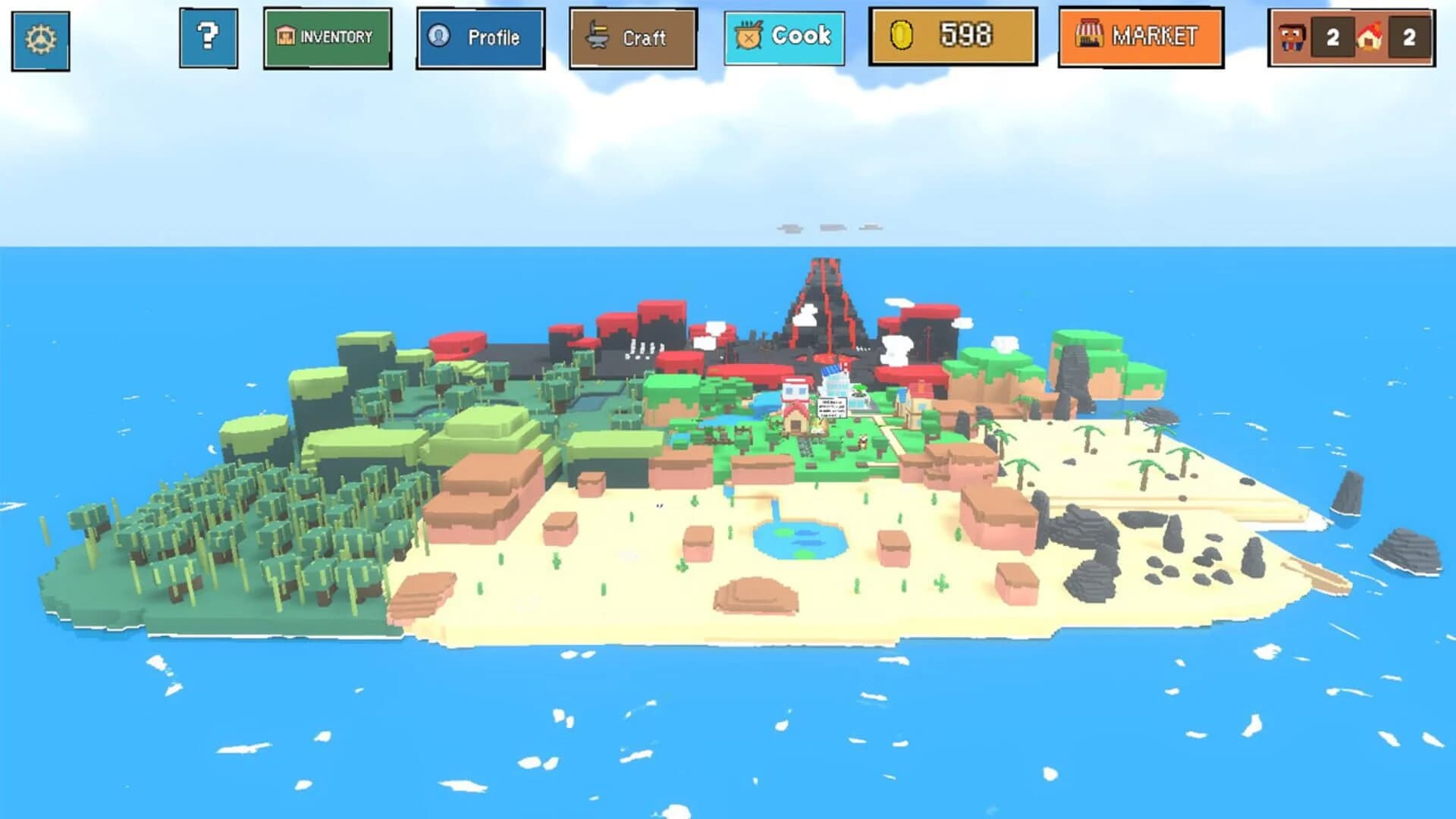Image resolution: width=1456 pixels, height=819 pixels.
Task: Click the green storage icon on INVENTORY button
Action: click(x=286, y=35)
